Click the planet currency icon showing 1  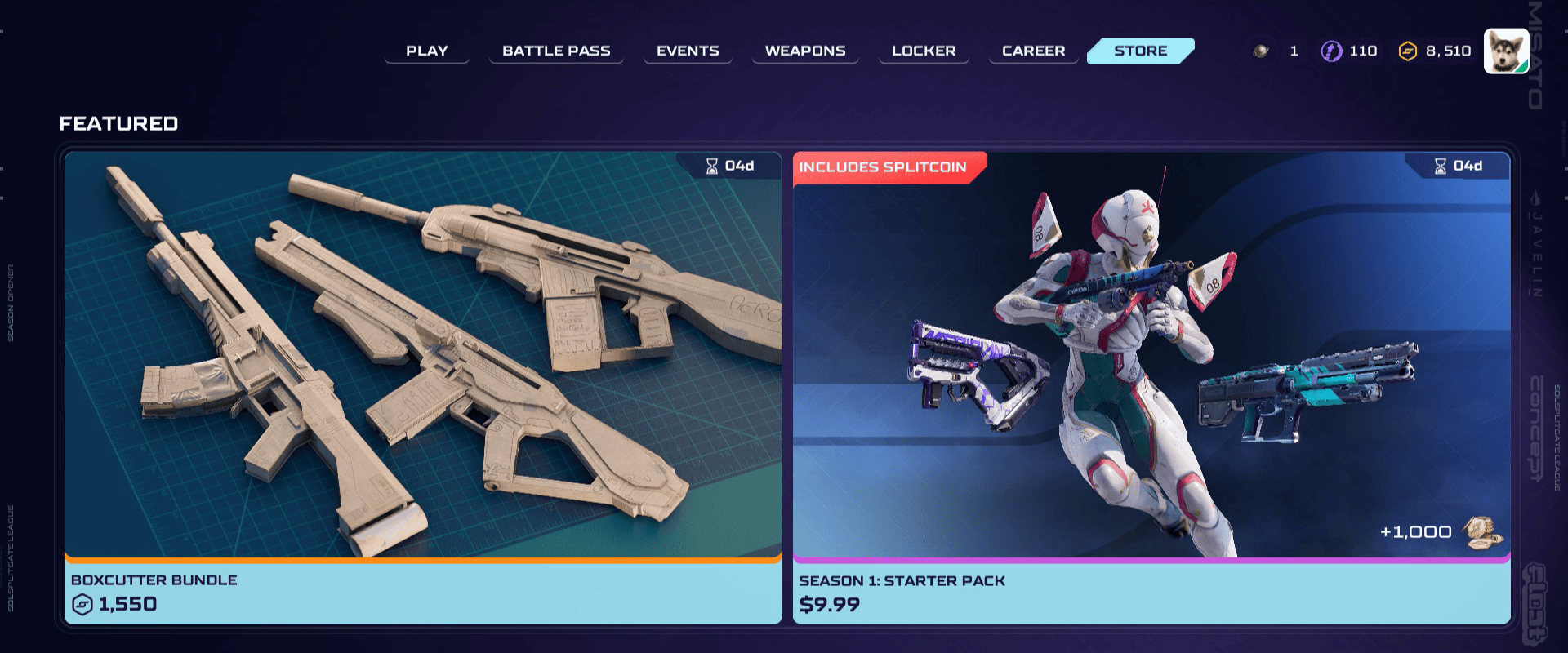(1259, 50)
